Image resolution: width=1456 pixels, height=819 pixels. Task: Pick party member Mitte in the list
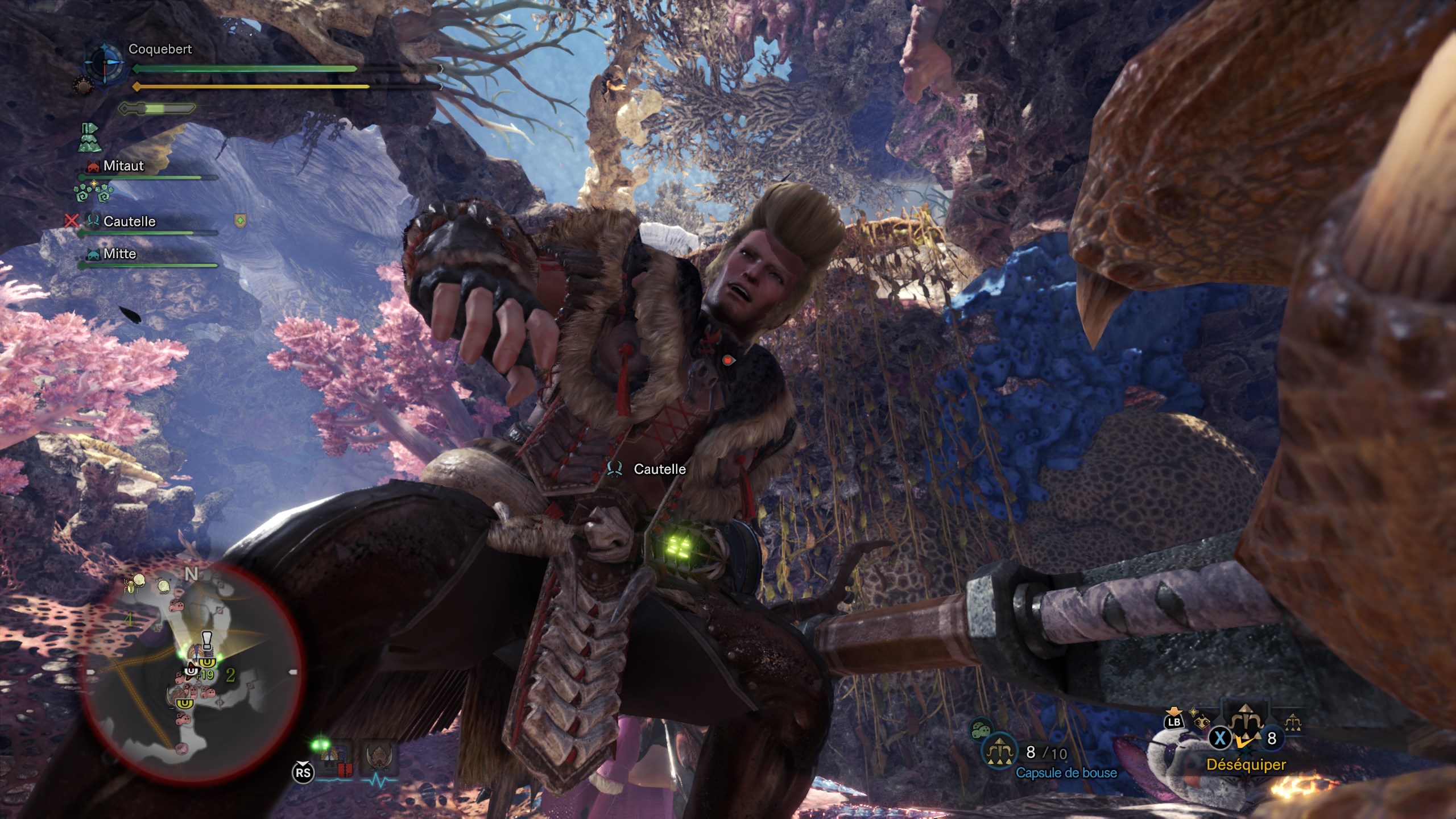[119, 254]
